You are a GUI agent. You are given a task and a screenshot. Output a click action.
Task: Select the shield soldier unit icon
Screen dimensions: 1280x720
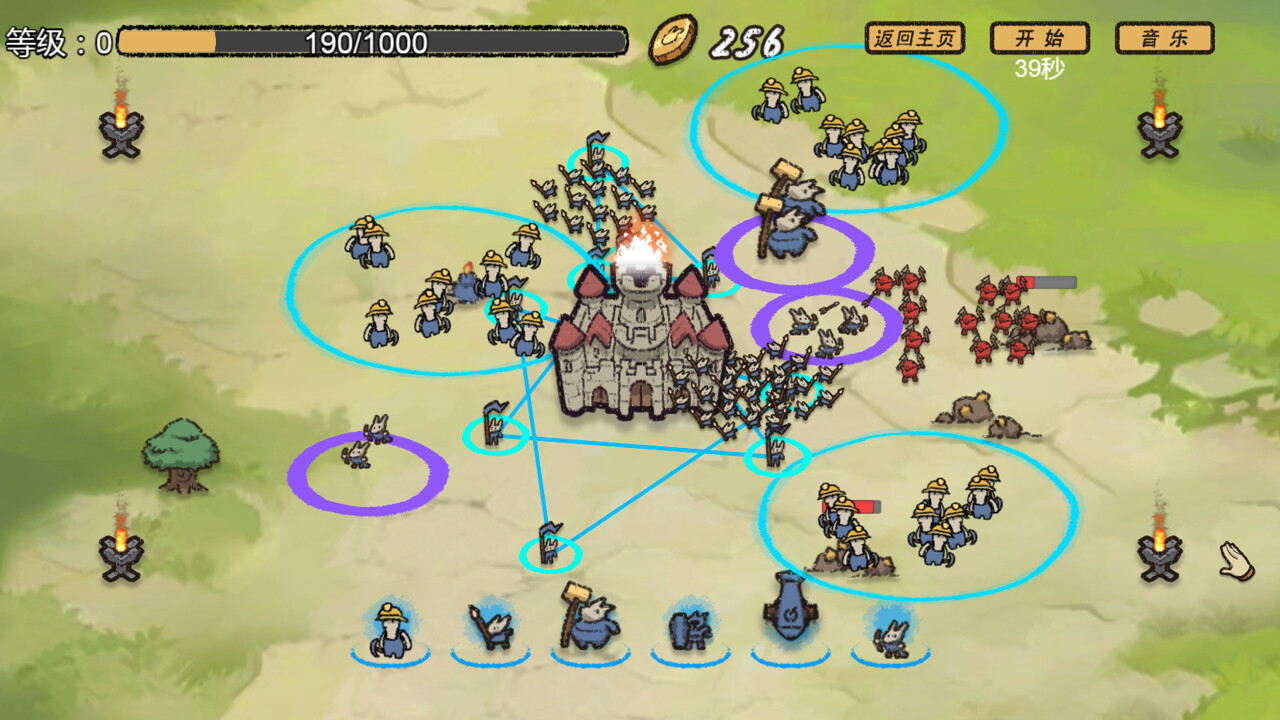pos(688,630)
